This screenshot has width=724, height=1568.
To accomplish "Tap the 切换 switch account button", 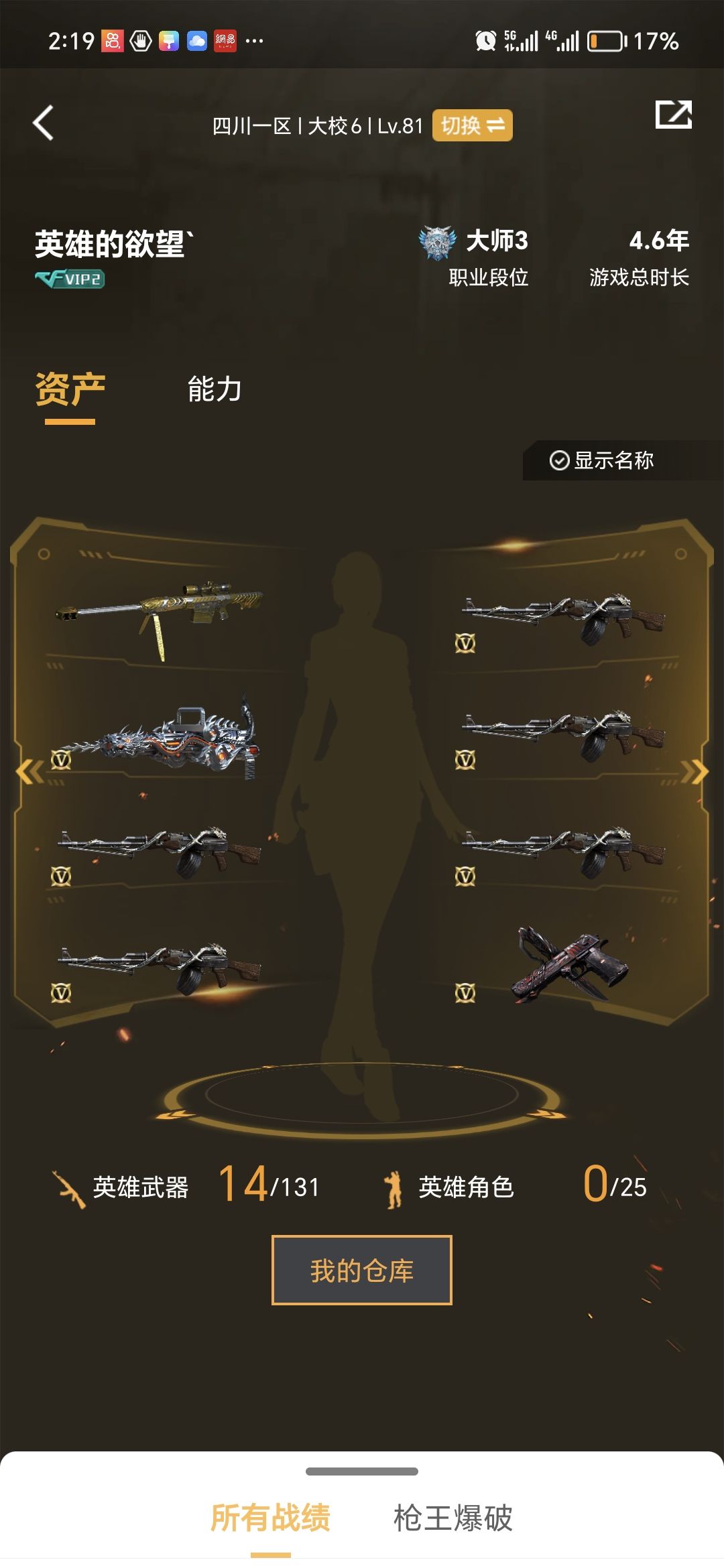I will click(472, 125).
